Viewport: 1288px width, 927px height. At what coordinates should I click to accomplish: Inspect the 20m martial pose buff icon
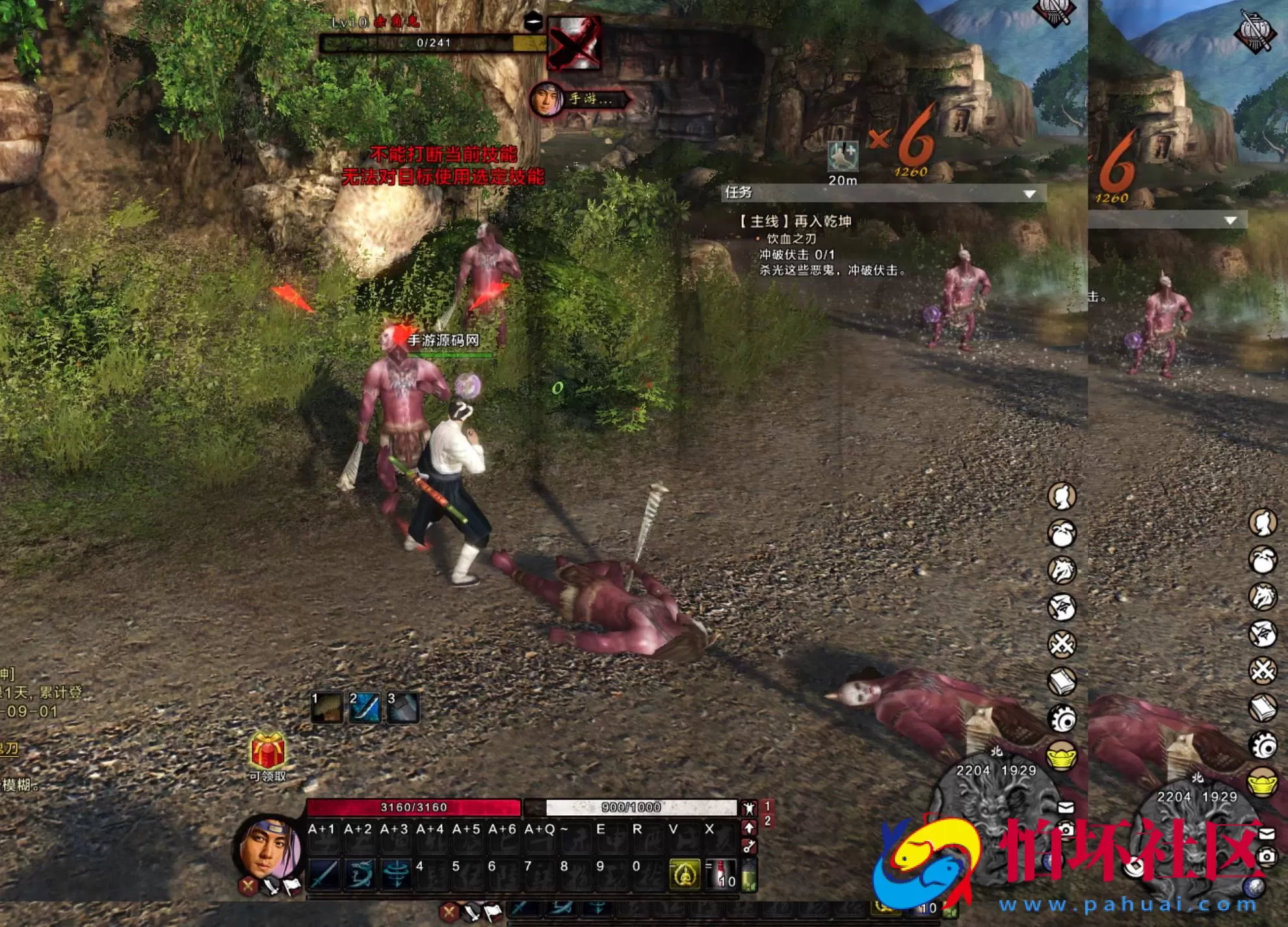pyautogui.click(x=843, y=157)
